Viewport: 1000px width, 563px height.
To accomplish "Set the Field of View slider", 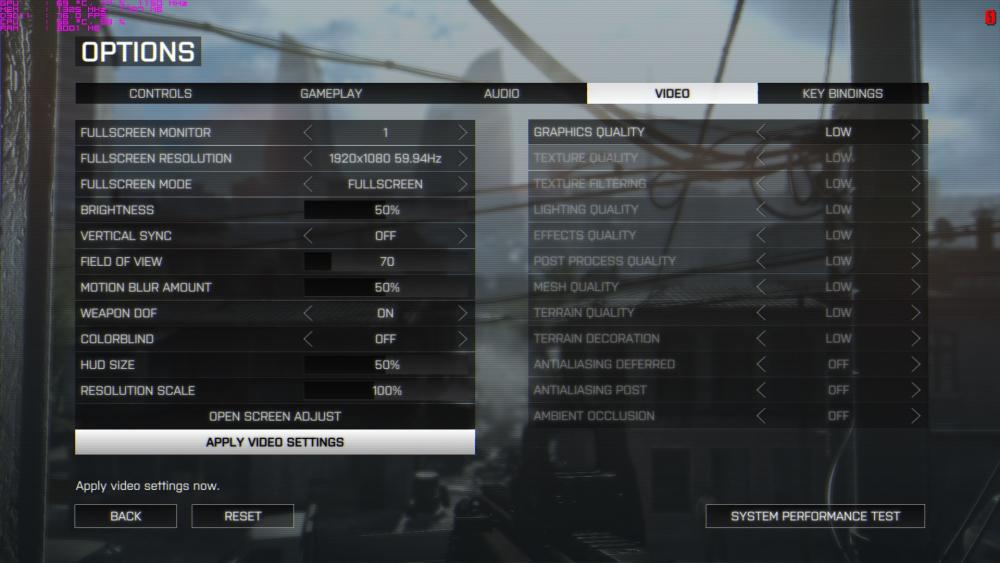I will (x=387, y=262).
